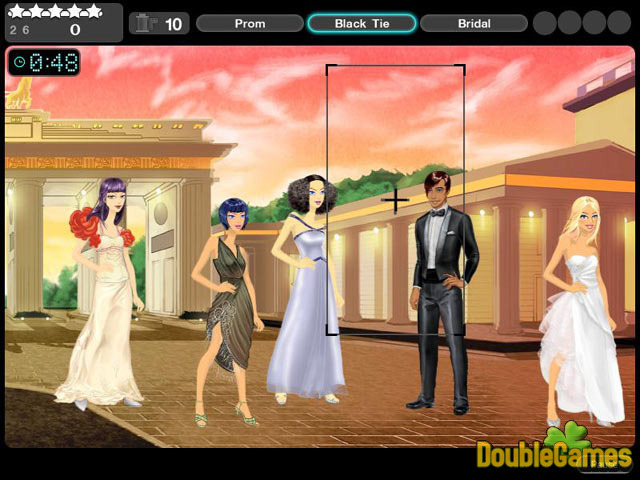The image size is (640, 480).
Task: Select the Prom category button
Action: (x=250, y=23)
